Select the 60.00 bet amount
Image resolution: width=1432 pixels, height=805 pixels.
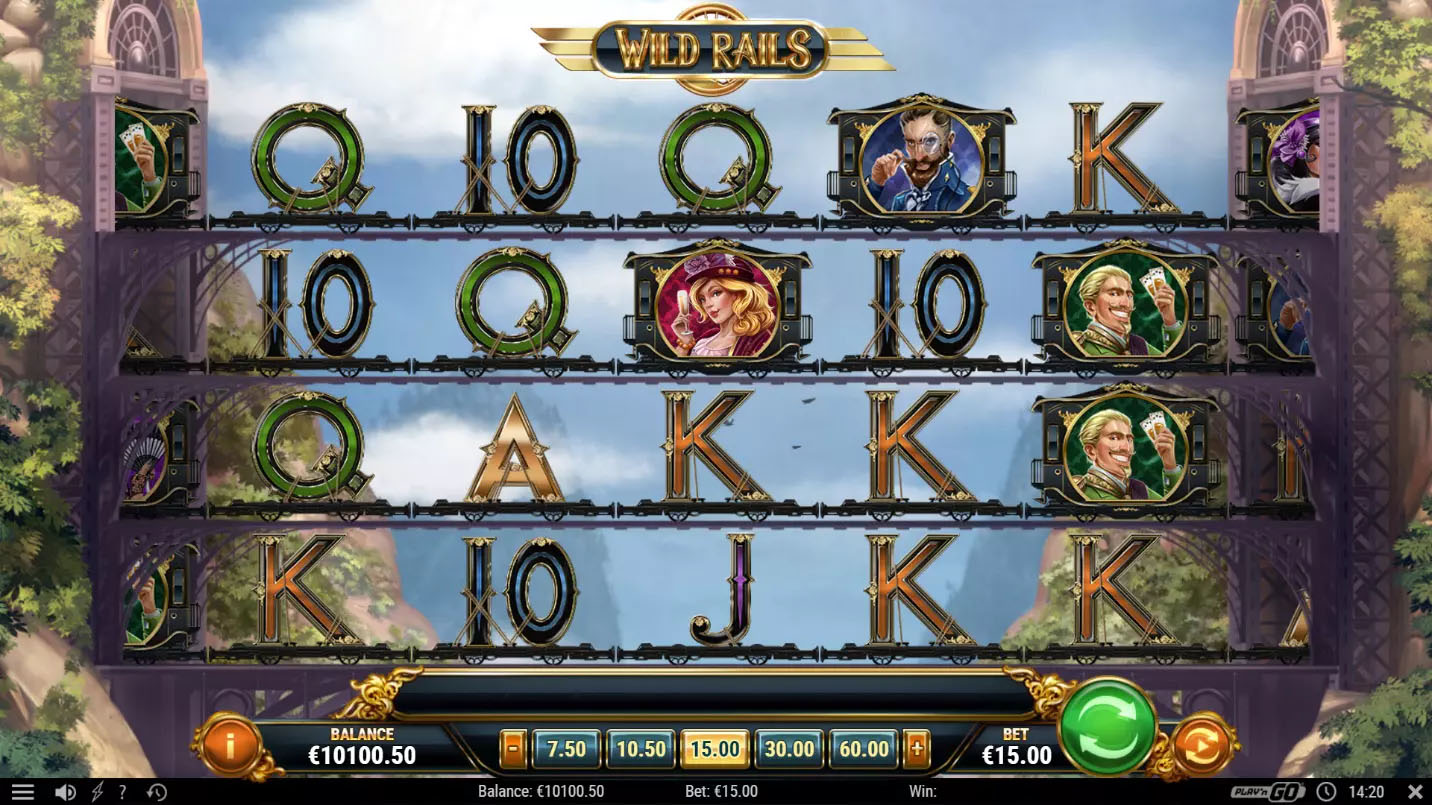[864, 749]
